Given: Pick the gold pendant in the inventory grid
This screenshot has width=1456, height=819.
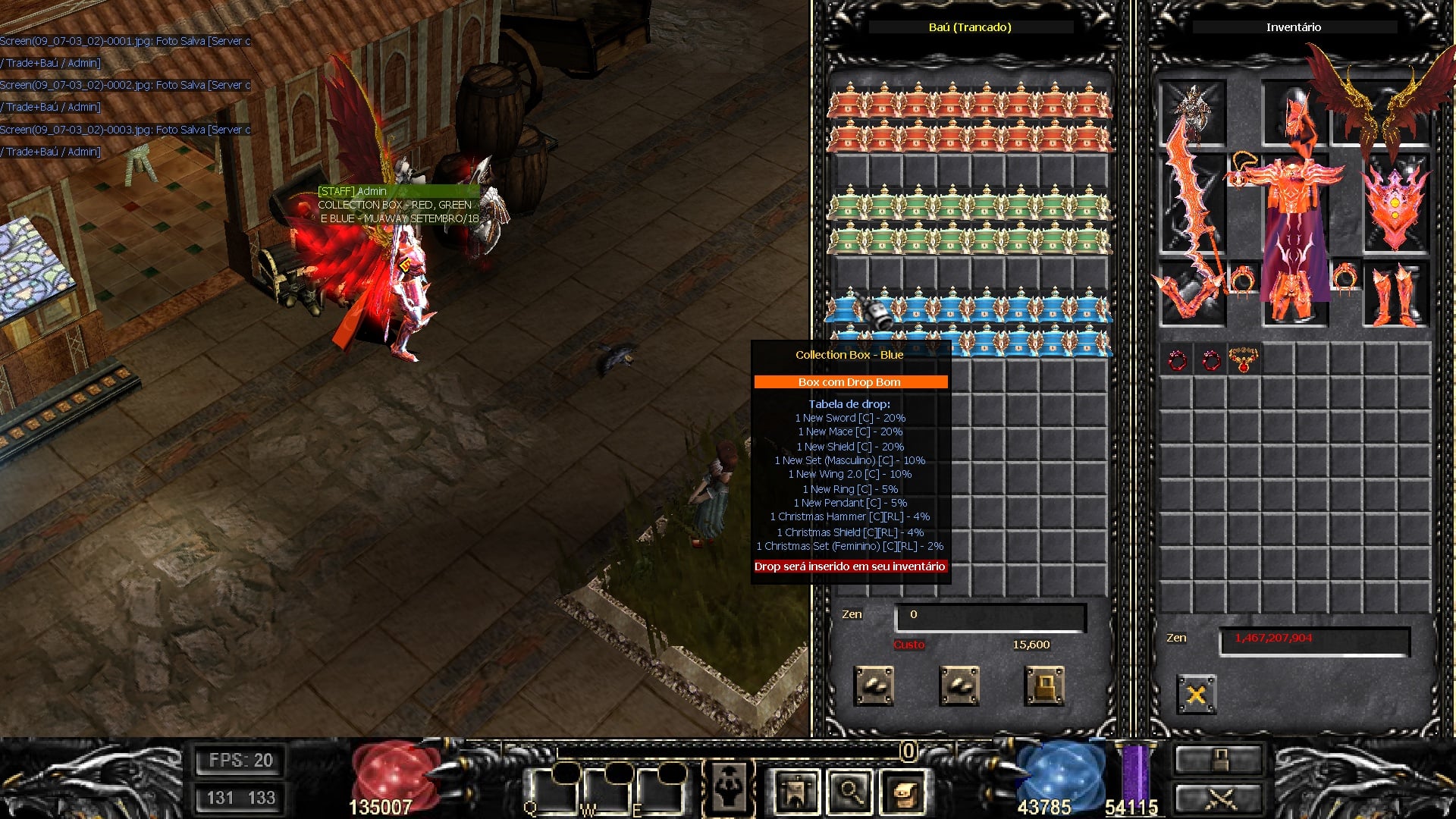Looking at the screenshot, I should pos(1244,359).
